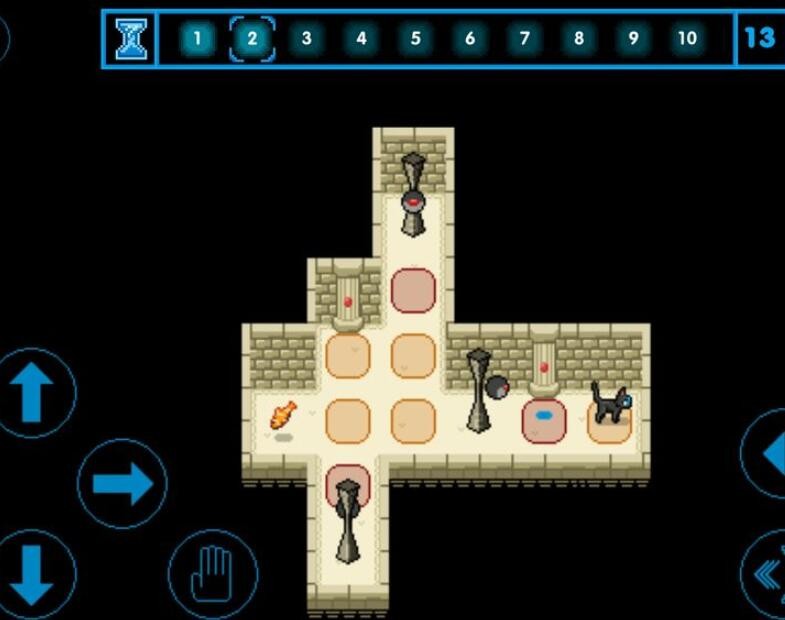Tap the right arrow movement button
785x620 pixels.
[122, 484]
